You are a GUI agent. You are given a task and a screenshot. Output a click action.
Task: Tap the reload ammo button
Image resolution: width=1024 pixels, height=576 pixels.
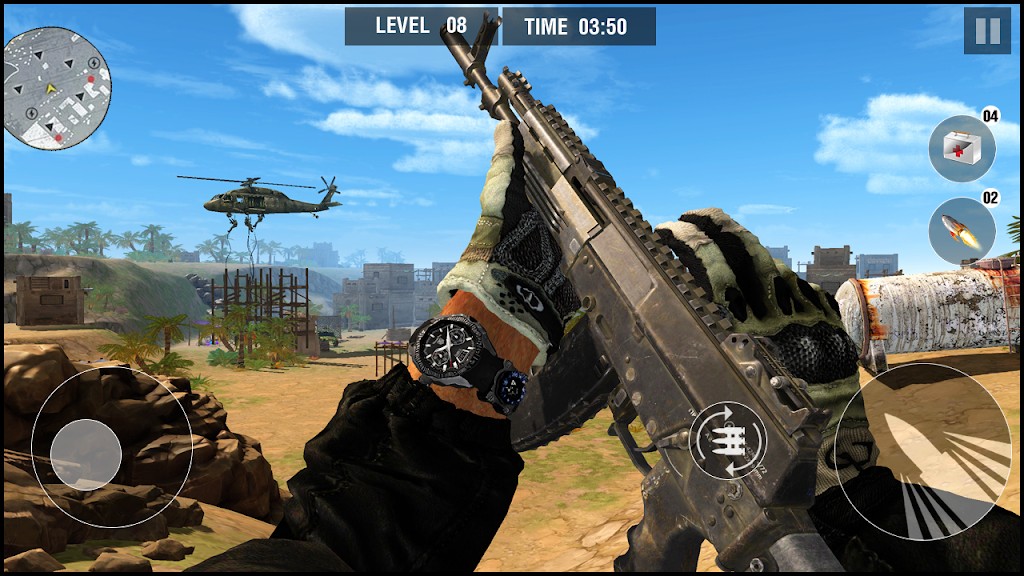728,441
